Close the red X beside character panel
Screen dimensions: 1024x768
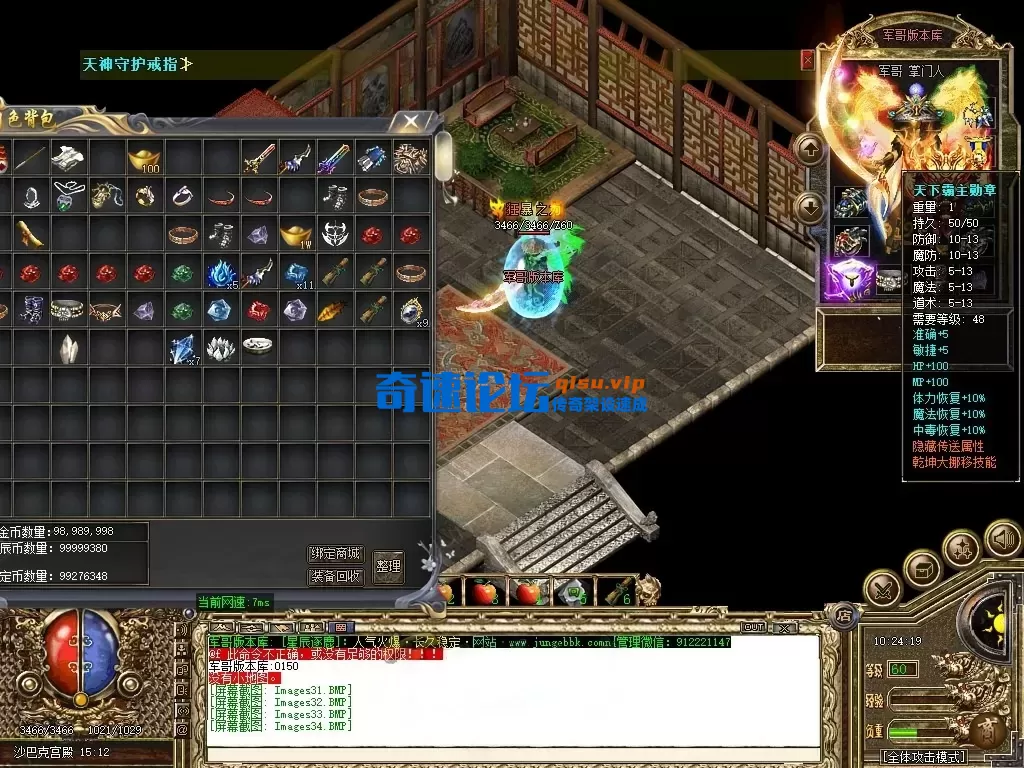pos(807,61)
